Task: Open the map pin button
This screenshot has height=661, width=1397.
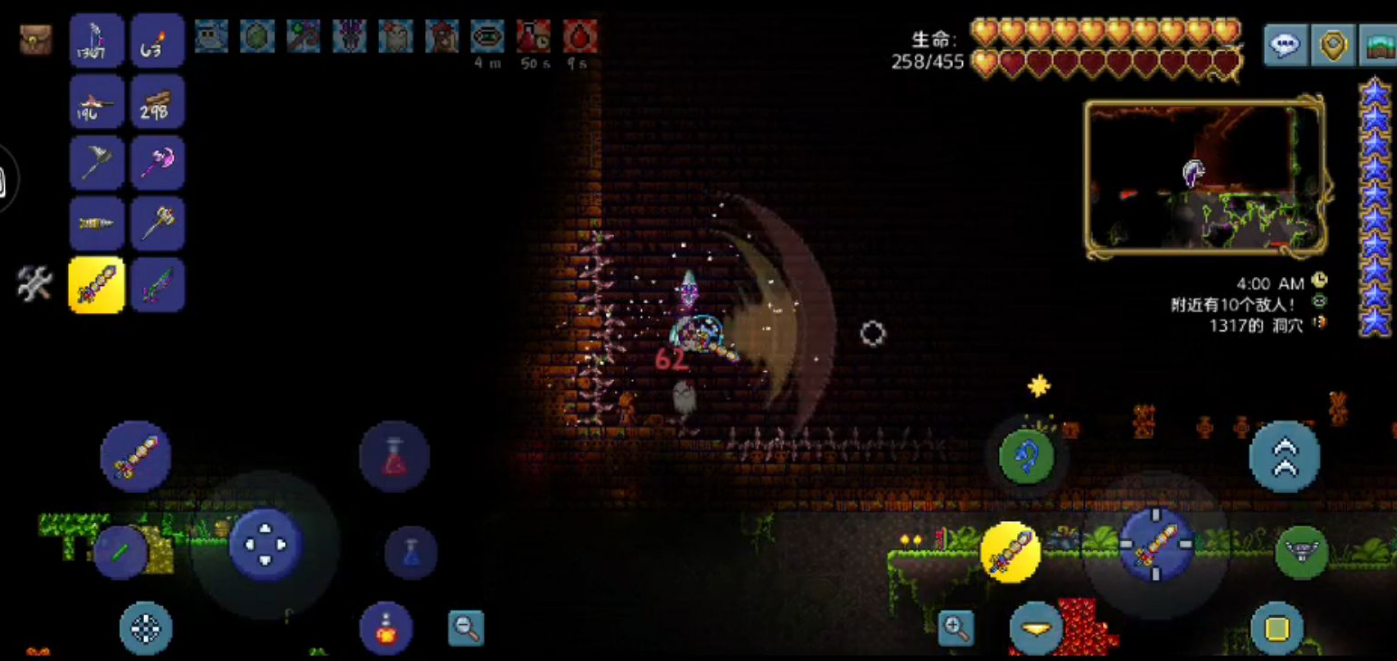Action: tap(1334, 45)
